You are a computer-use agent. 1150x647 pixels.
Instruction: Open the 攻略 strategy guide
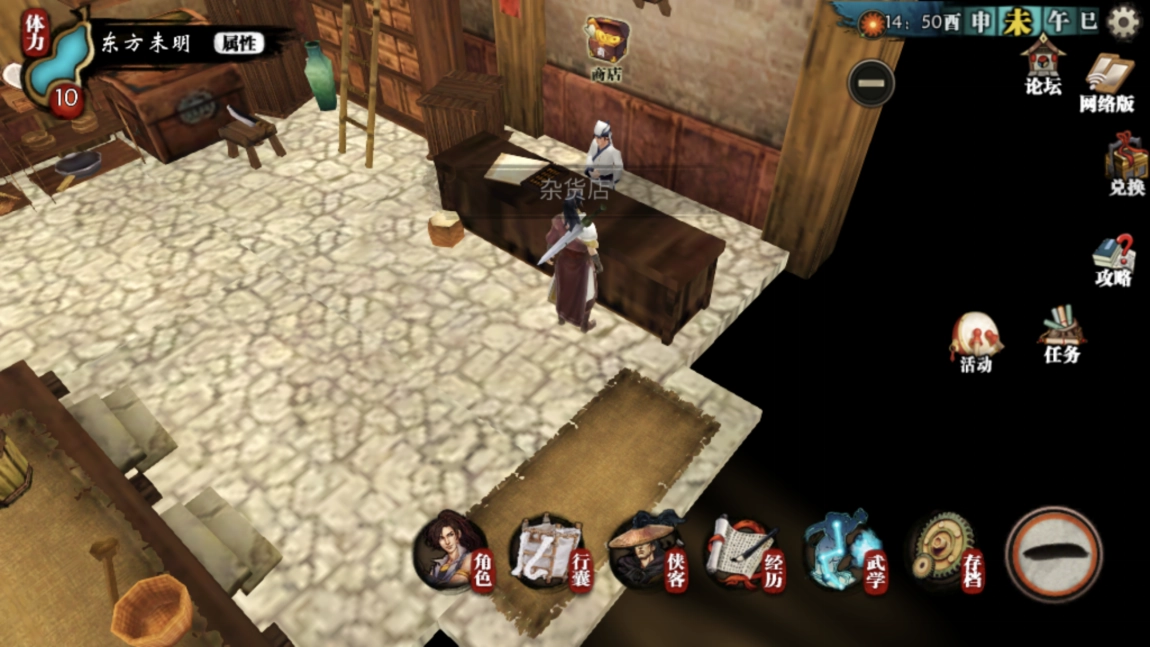(x=1113, y=261)
